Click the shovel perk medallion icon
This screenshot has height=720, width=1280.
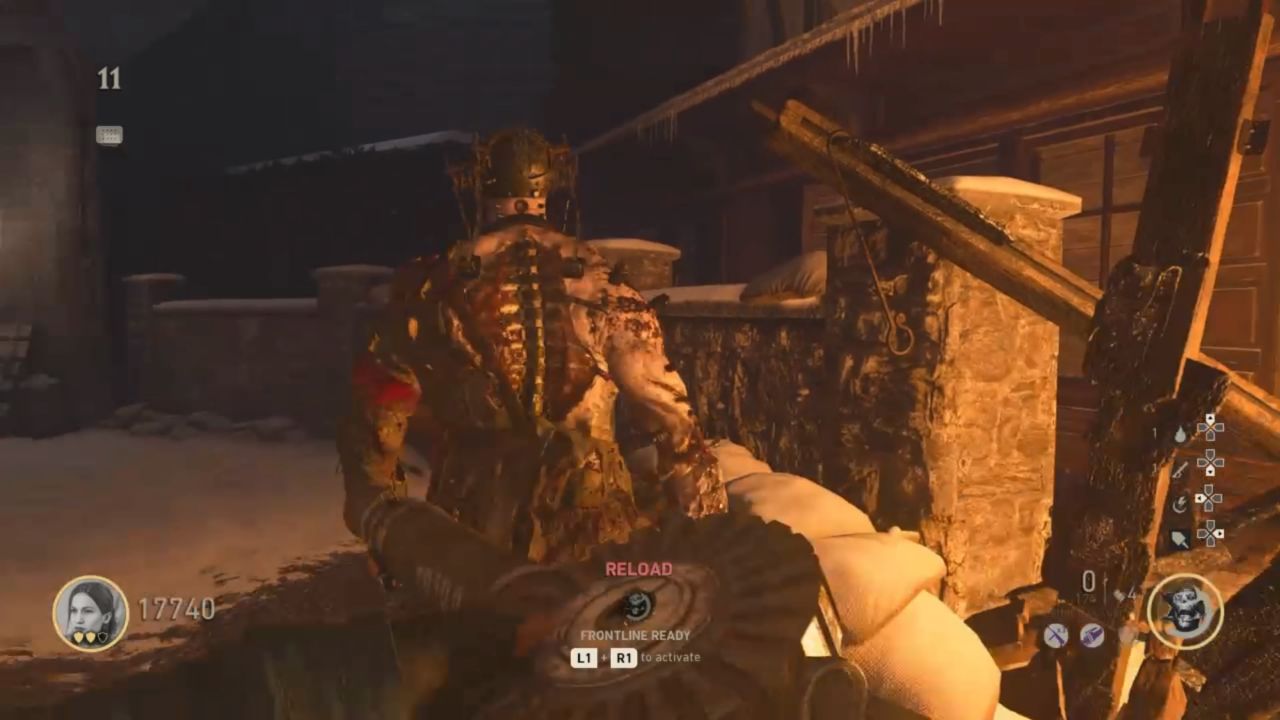(1091, 633)
